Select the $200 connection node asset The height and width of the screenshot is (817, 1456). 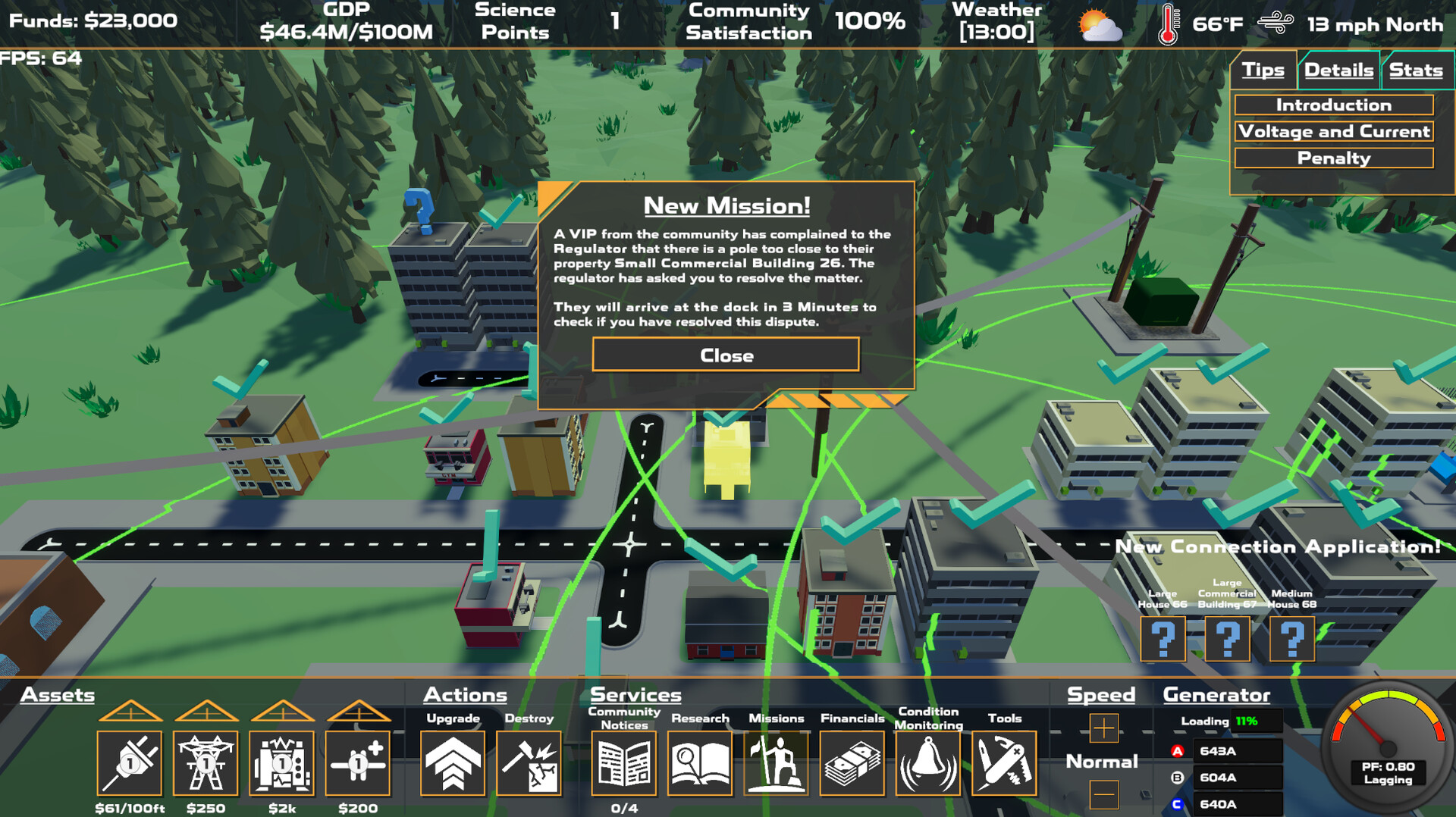coord(356,763)
